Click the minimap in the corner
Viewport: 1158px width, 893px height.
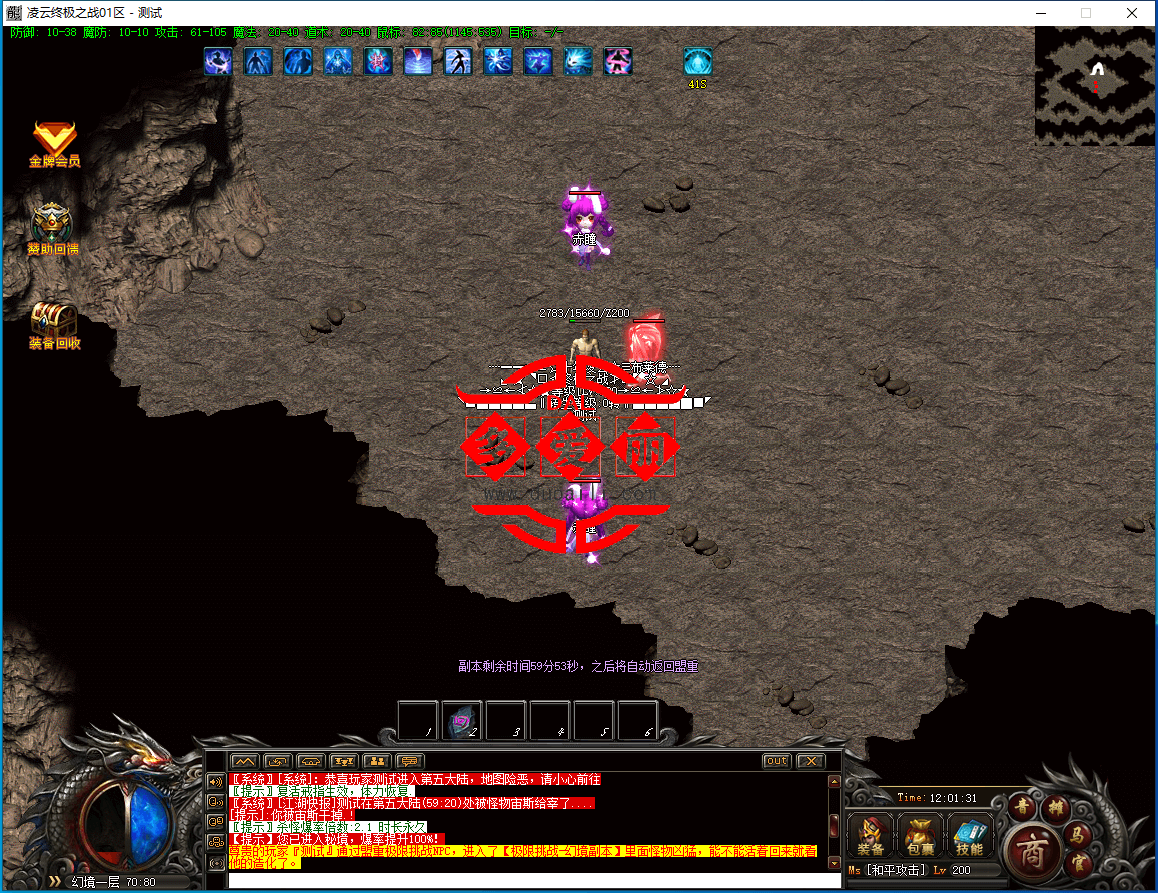(1095, 86)
